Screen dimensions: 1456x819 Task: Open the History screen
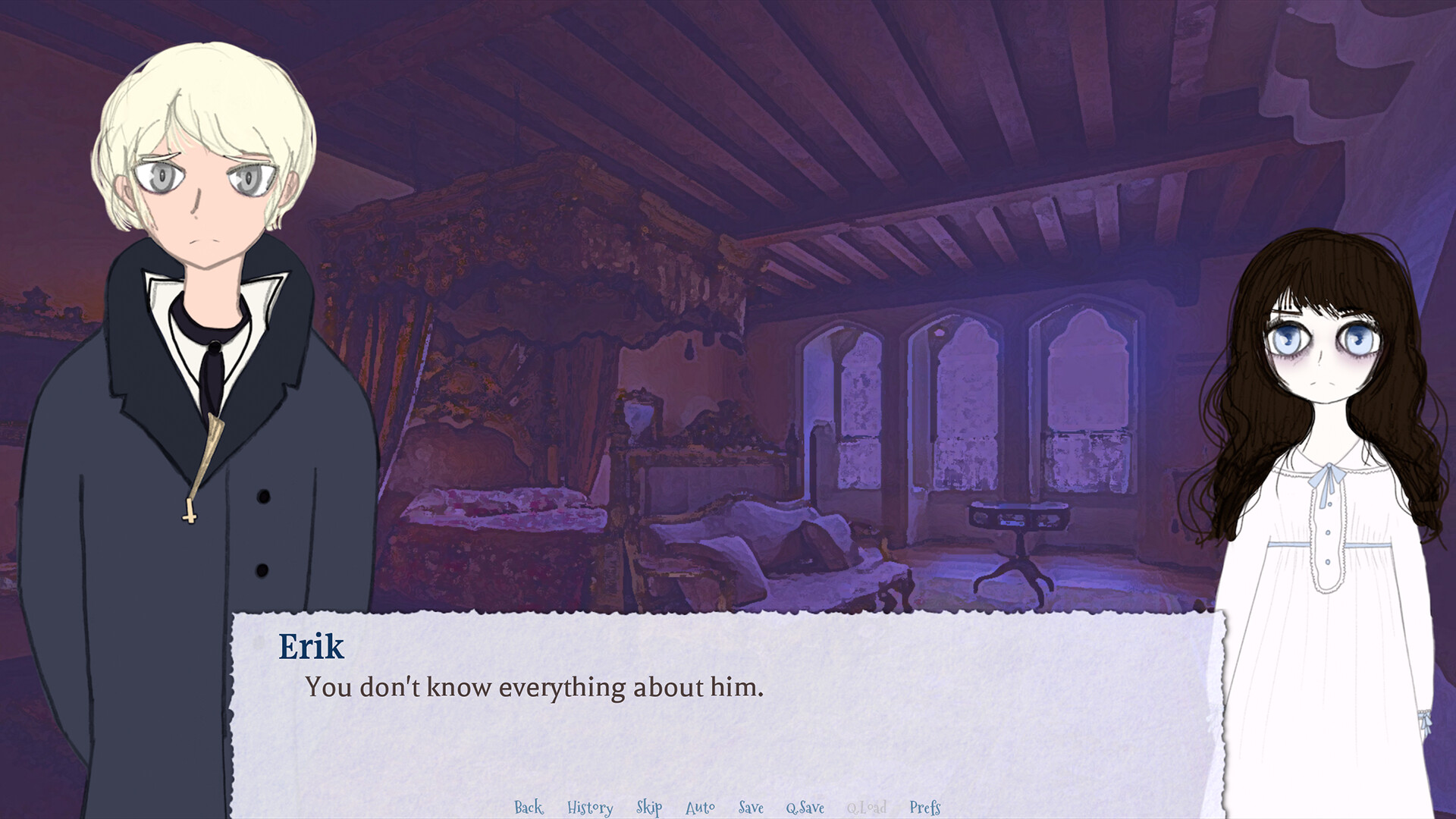click(x=590, y=808)
